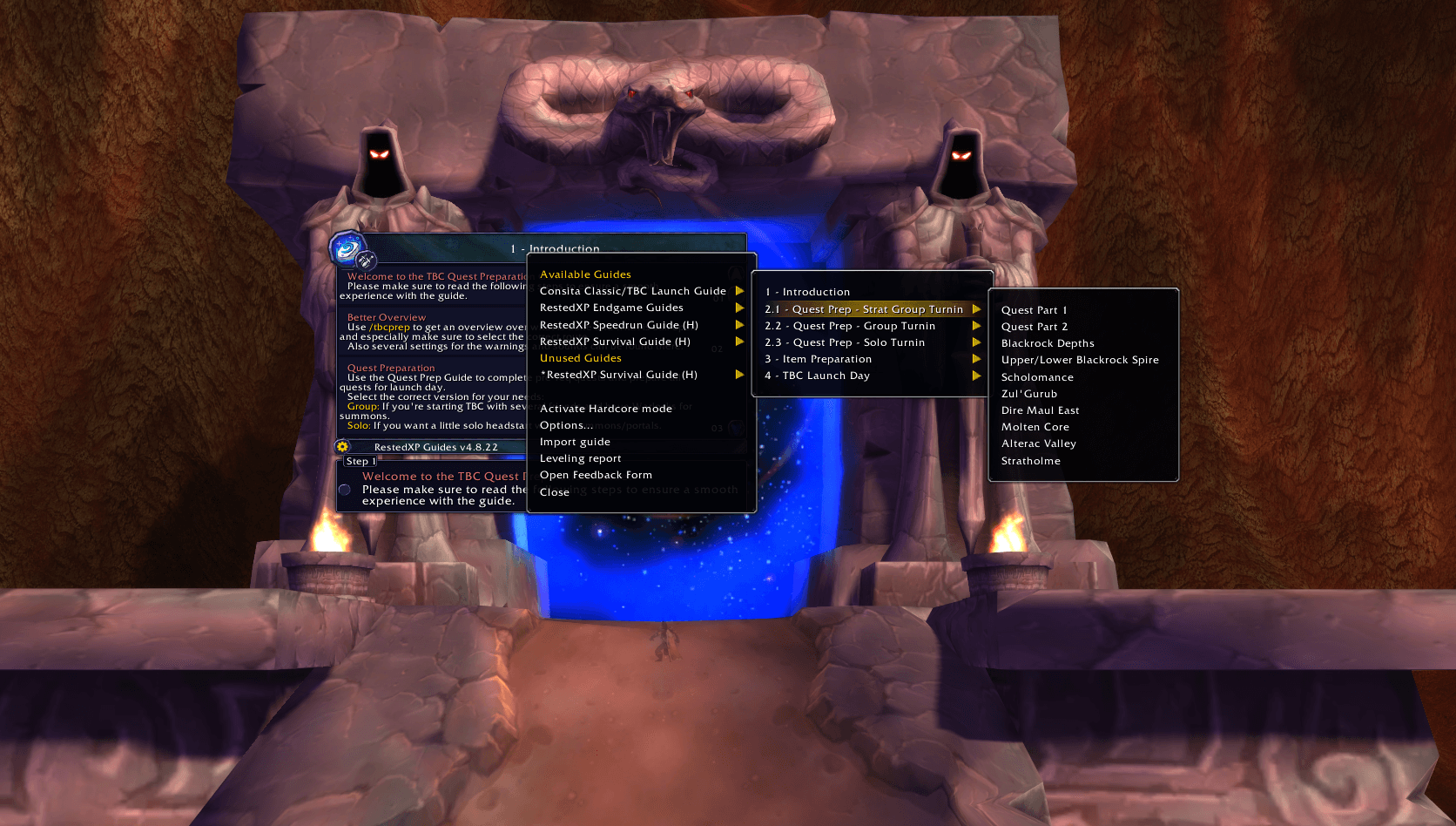
Task: Click the down arrow icon near step 03
Action: coord(736,427)
